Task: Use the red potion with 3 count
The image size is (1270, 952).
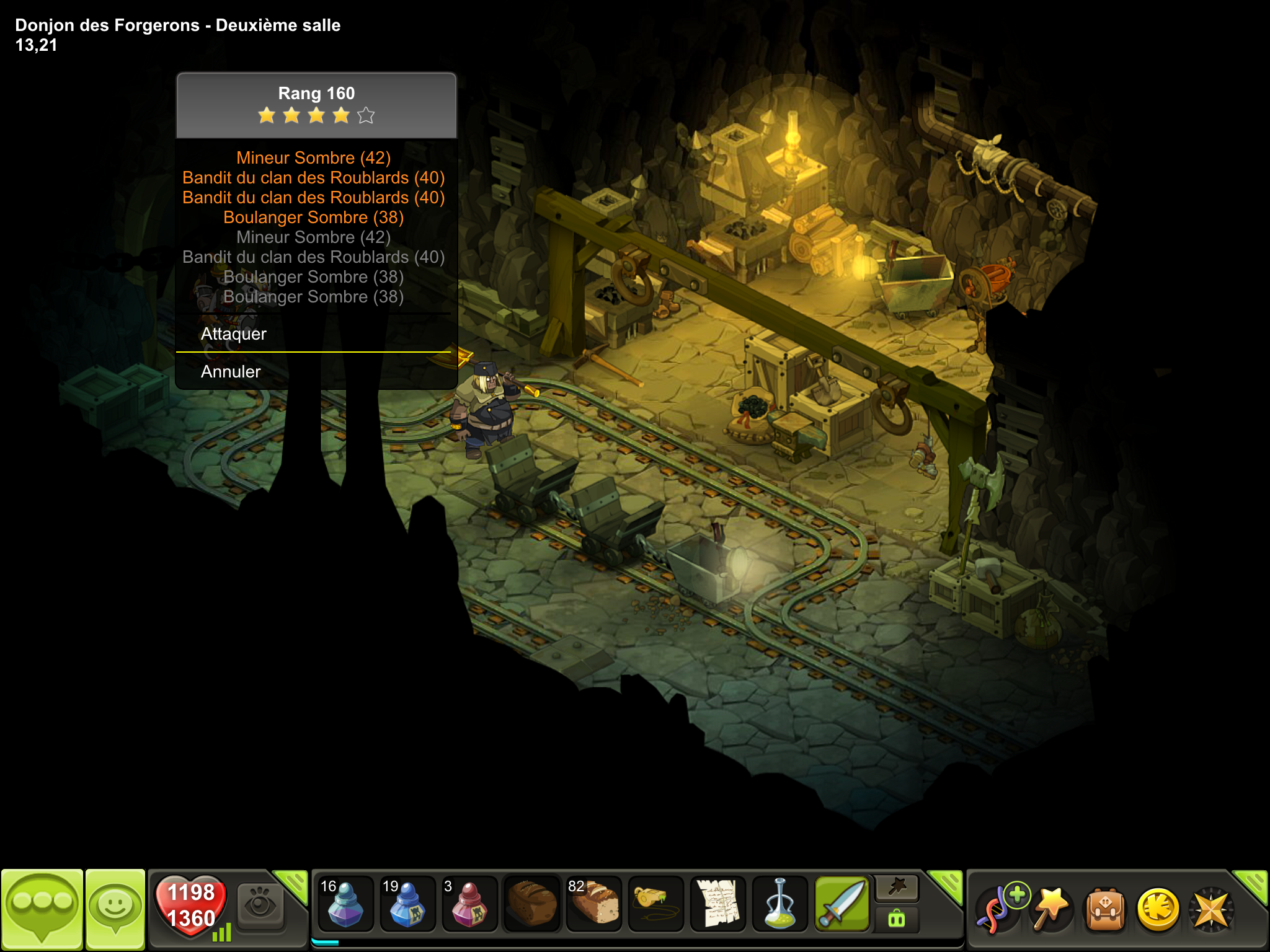Action: (x=469, y=905)
